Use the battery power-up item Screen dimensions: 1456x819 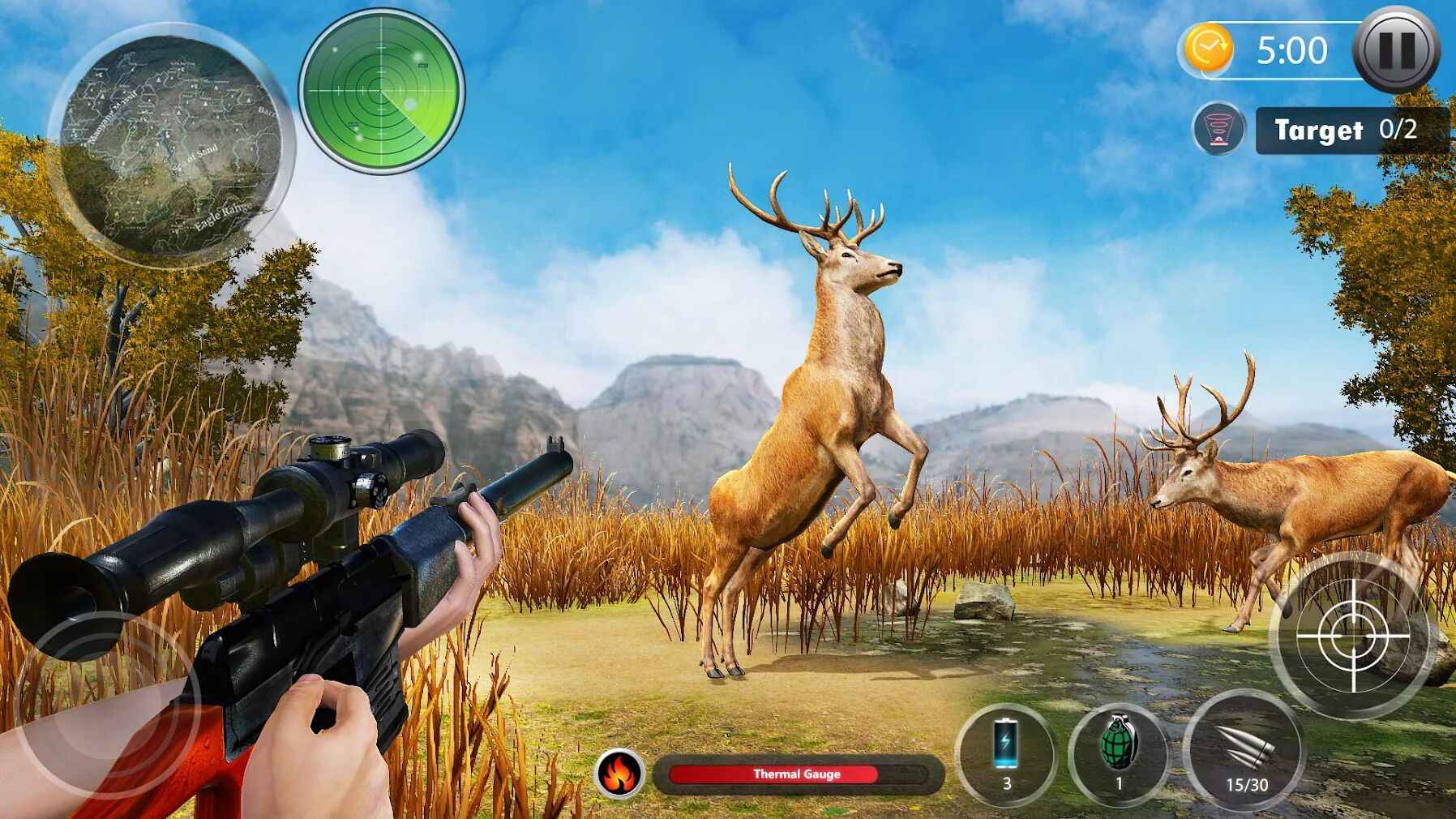point(1006,752)
